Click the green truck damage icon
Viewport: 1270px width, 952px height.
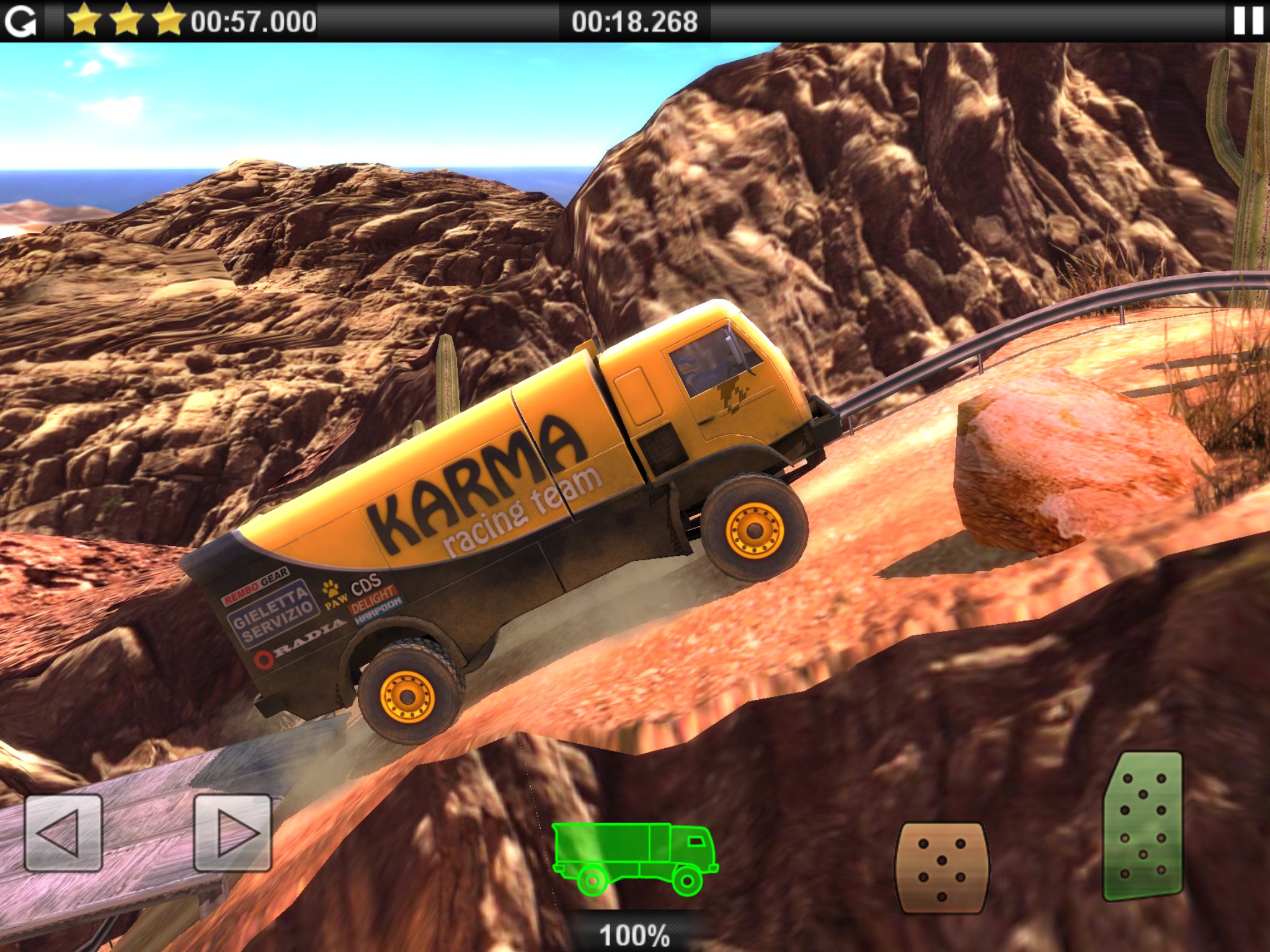(634, 858)
